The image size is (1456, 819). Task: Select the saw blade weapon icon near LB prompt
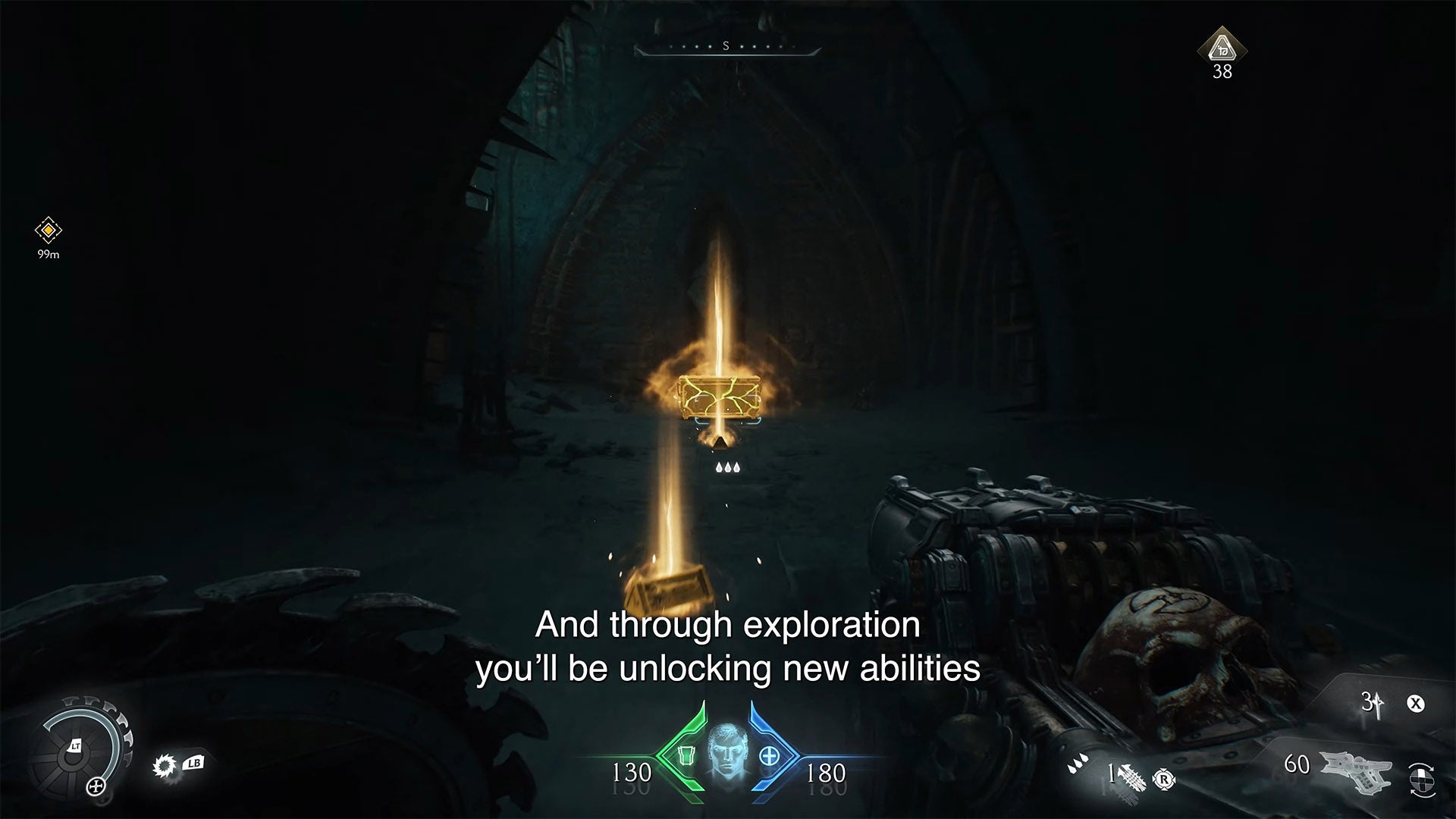click(x=165, y=764)
